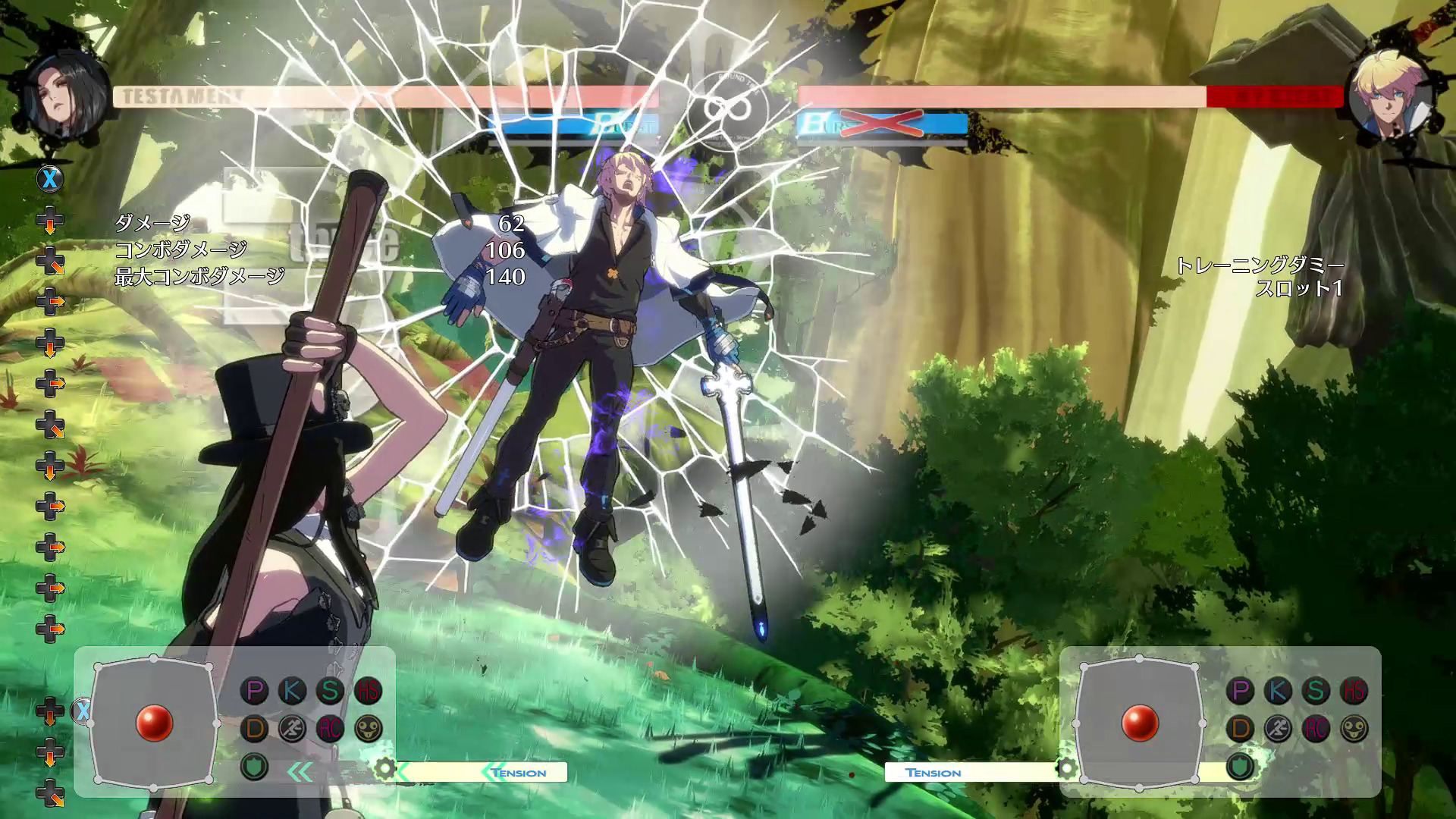Toggle player 2's shield icon on
1456x819 pixels.
(x=1241, y=768)
